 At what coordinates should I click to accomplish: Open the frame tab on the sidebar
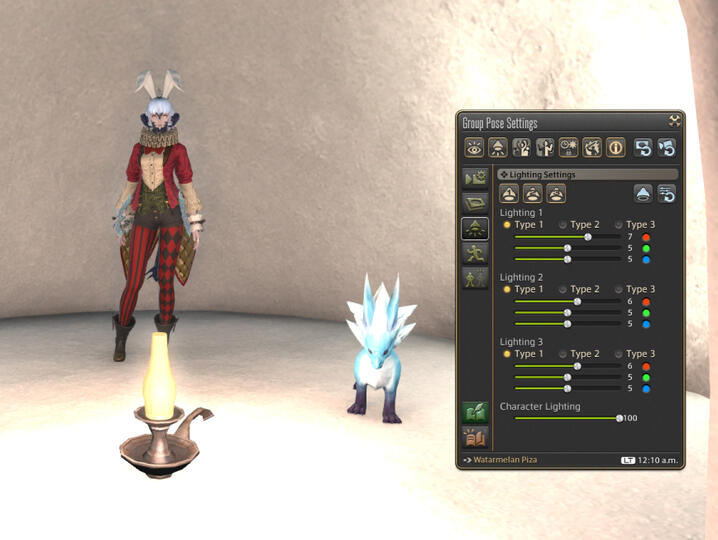tap(475, 203)
